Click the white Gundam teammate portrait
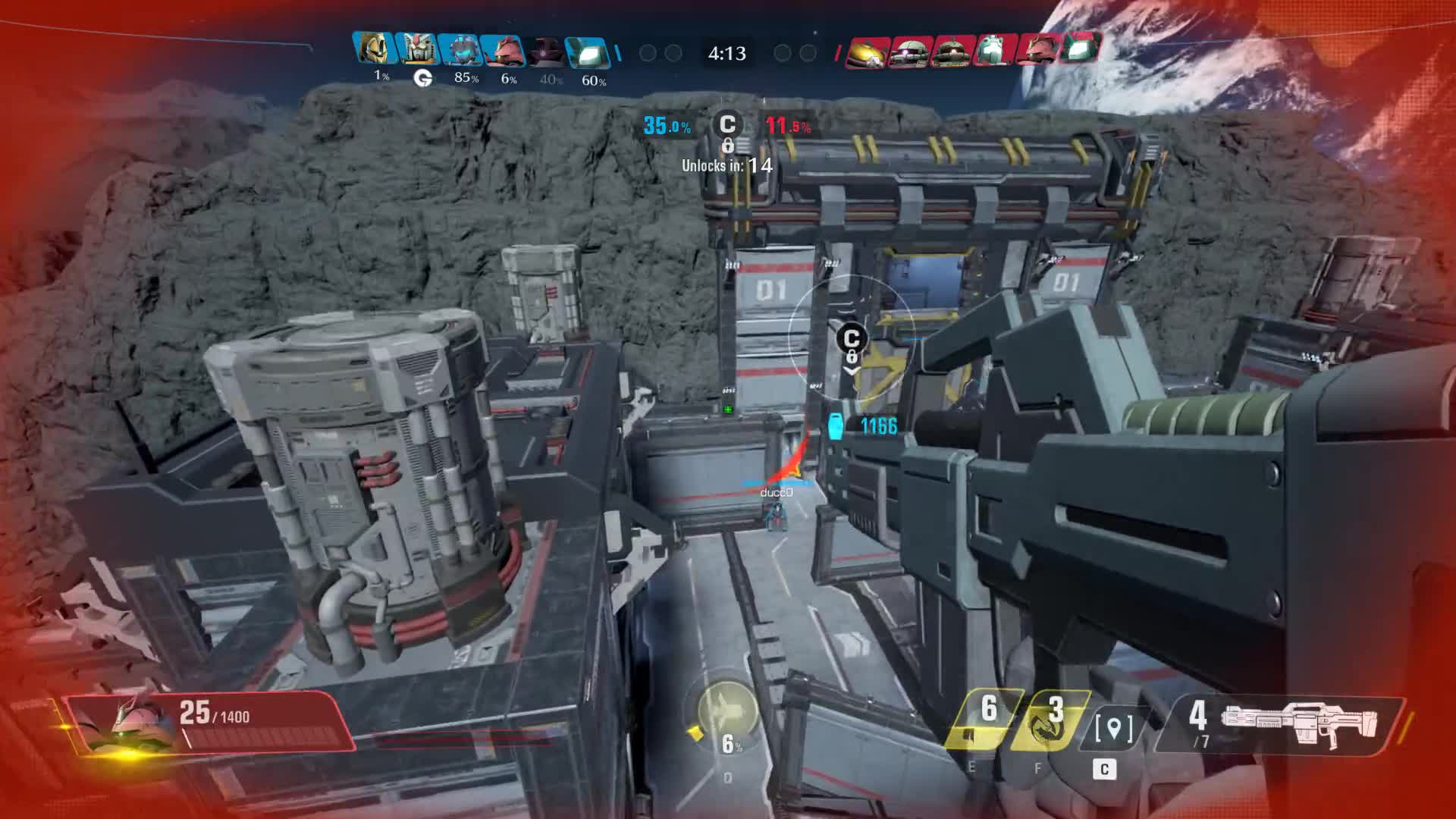 tap(417, 50)
